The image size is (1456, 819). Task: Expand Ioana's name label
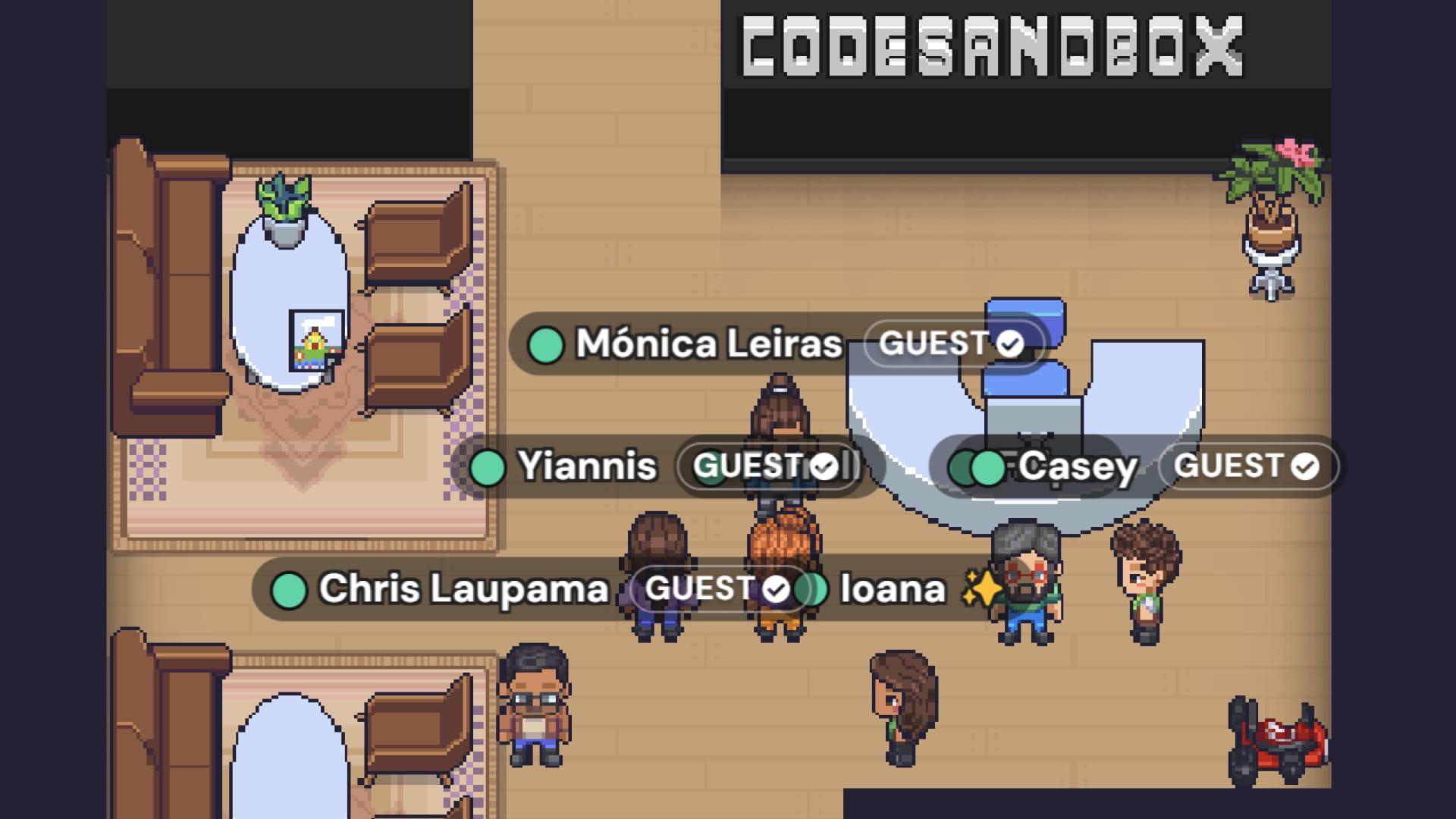coord(891,588)
